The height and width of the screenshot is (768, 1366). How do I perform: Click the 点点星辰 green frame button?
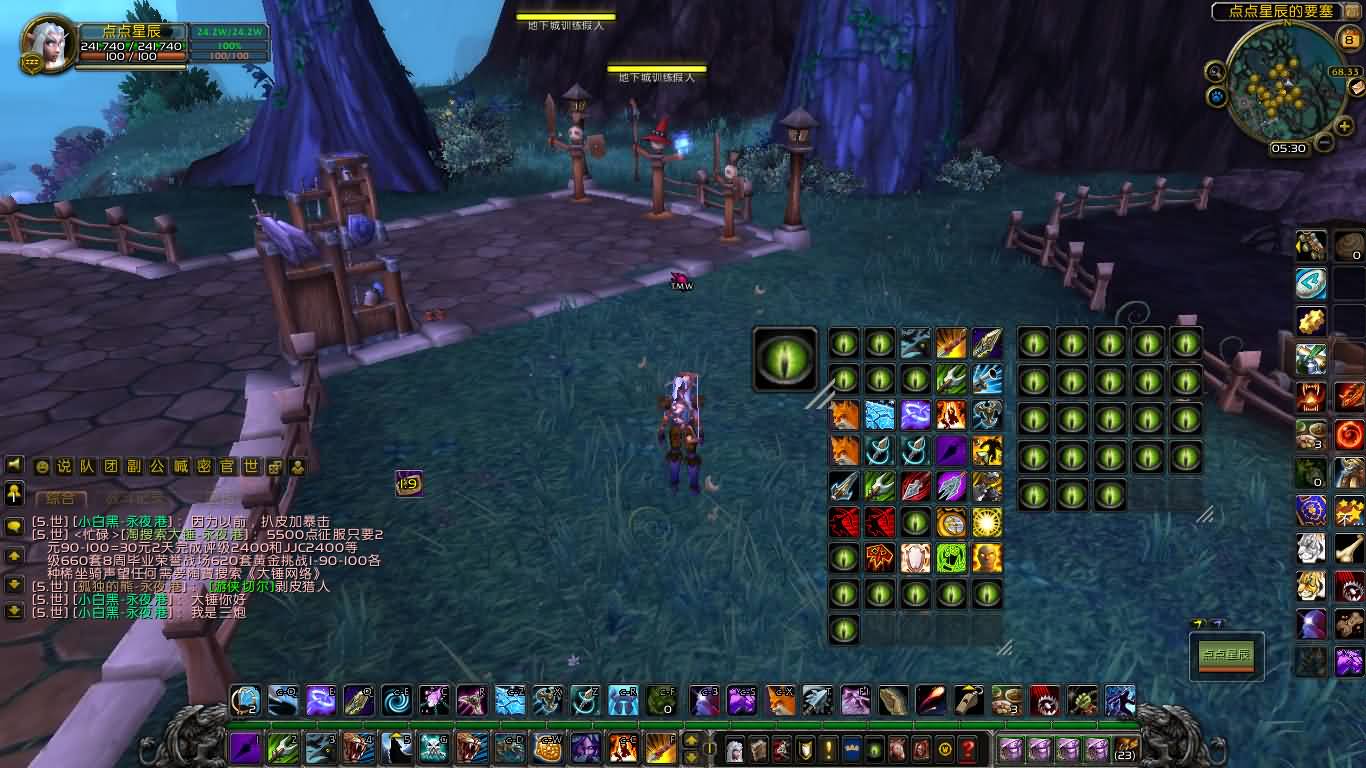[x=1226, y=656]
